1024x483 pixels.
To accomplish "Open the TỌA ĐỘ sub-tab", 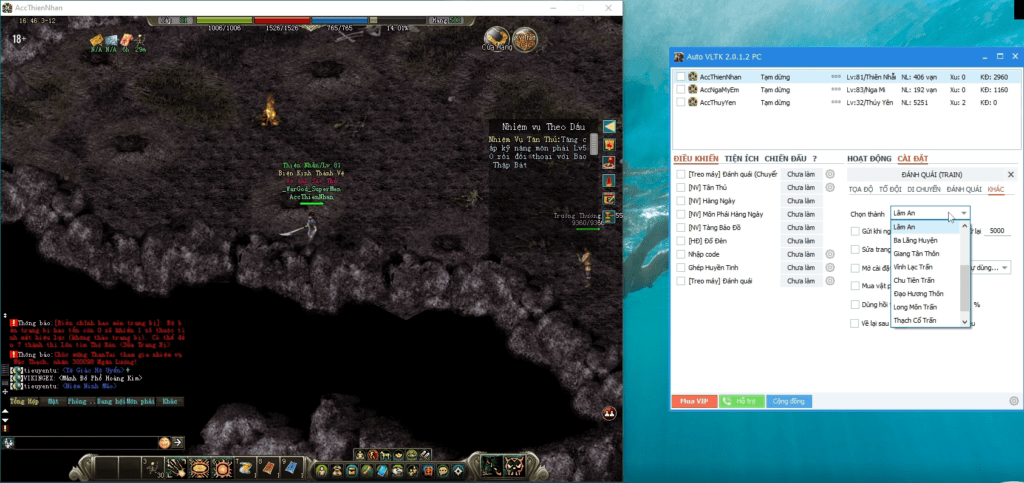I will click(x=860, y=188).
